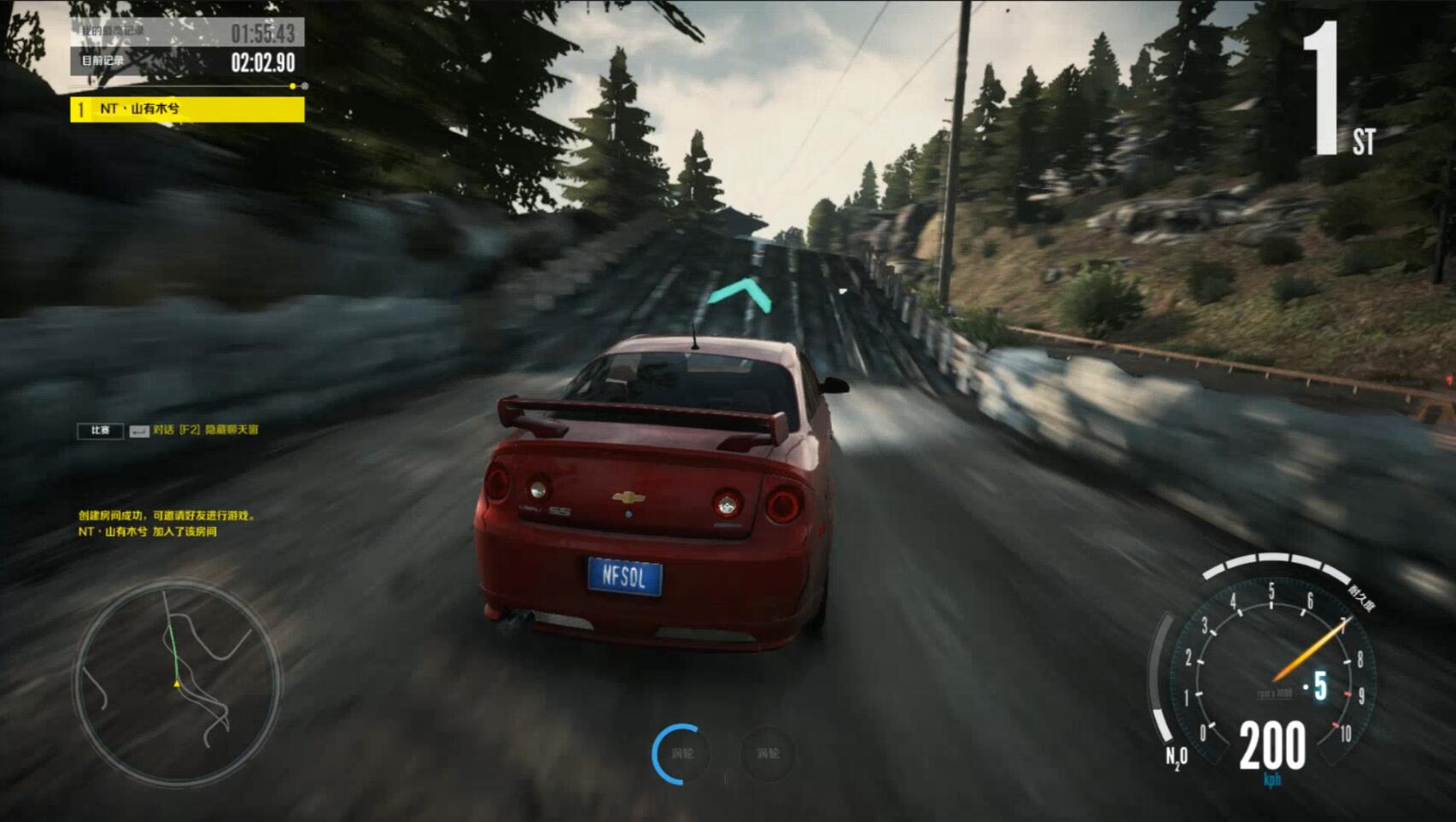The width and height of the screenshot is (1456, 822).
Task: Activate the 涡轮 turbo icon with blue ring
Action: click(681, 754)
